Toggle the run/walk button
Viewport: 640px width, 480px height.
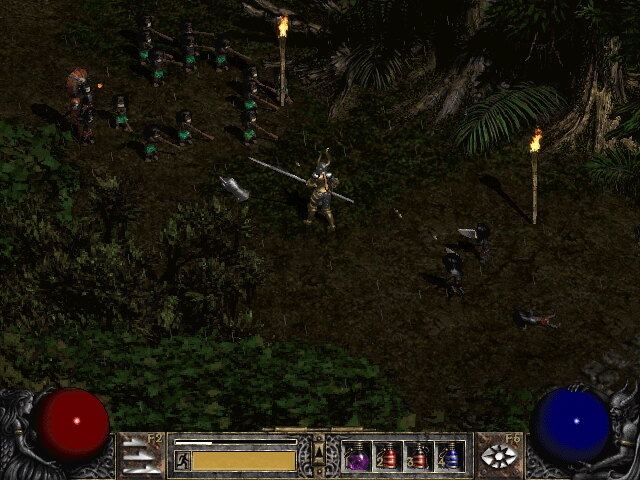pos(183,461)
